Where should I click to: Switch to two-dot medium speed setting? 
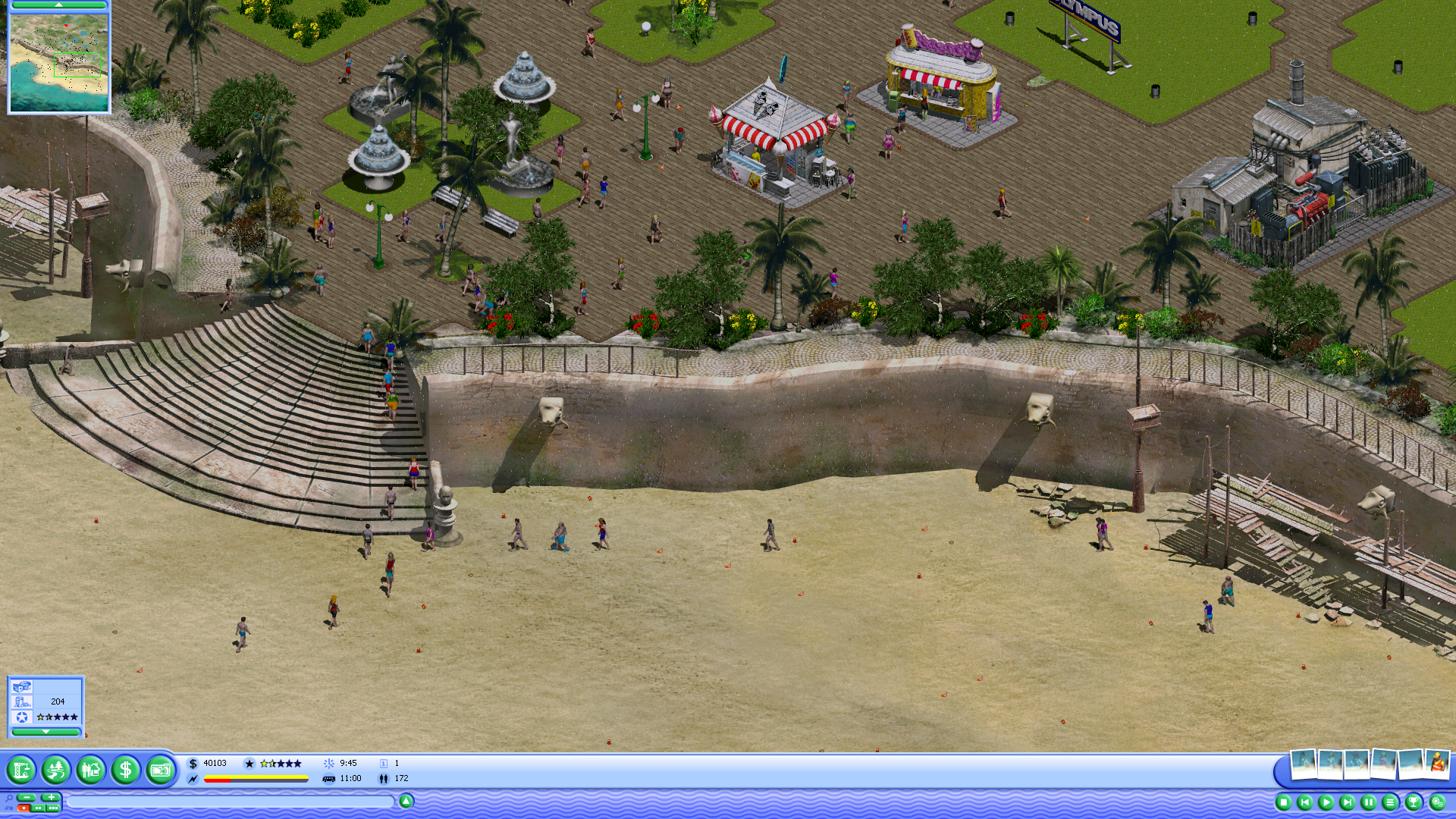tap(38, 808)
